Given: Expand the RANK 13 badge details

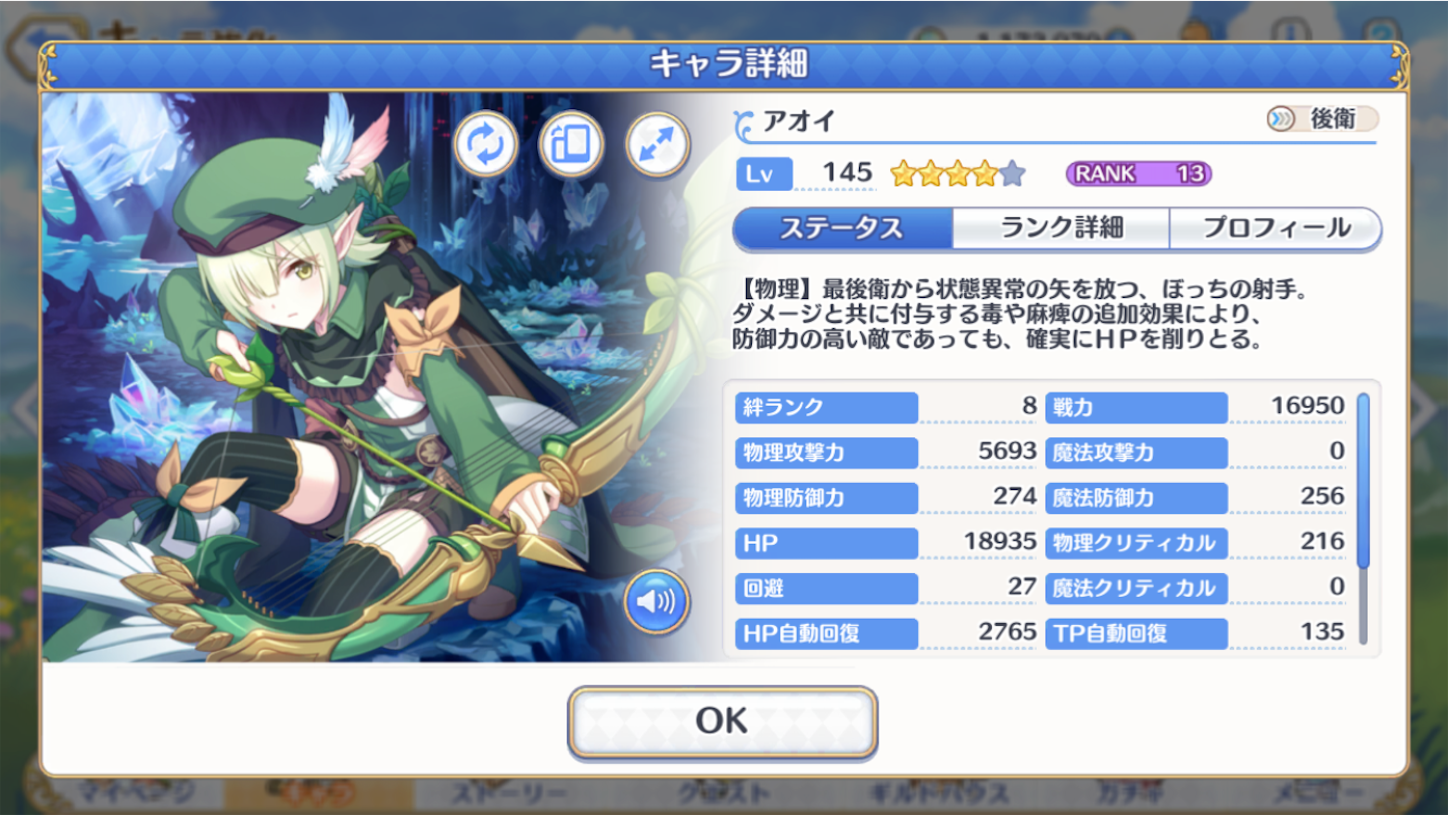Looking at the screenshot, I should [x=1139, y=172].
